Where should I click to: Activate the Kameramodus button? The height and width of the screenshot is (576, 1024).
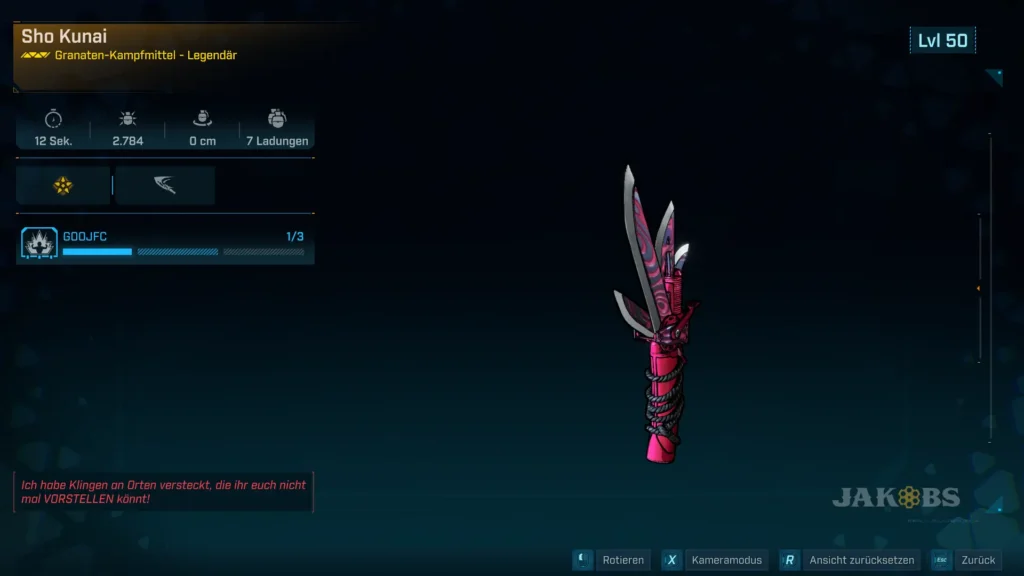[x=716, y=560]
